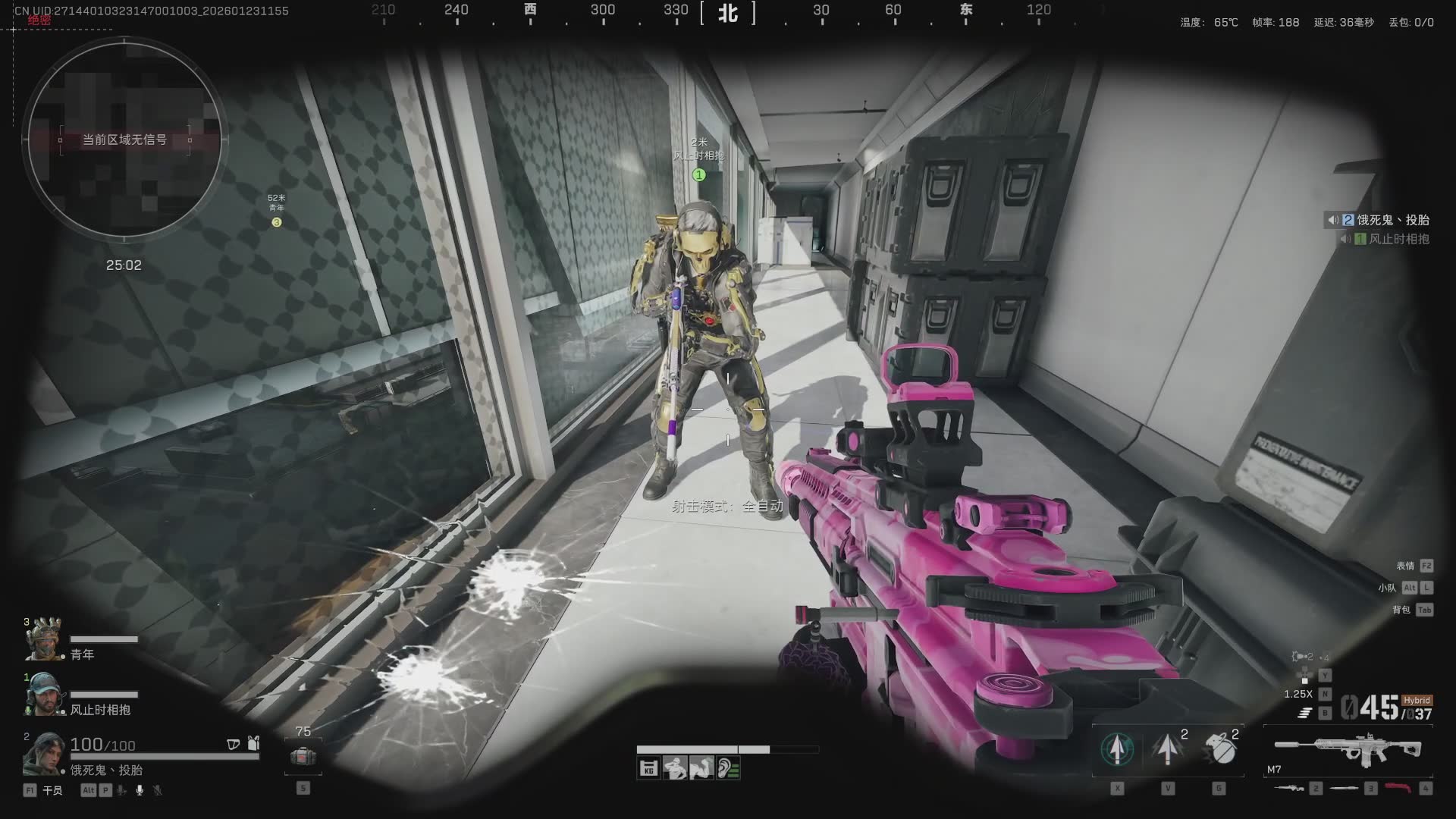This screenshot has height=819, width=1456.
Task: Click the Hybrid ammo type tag
Action: coord(1416,701)
